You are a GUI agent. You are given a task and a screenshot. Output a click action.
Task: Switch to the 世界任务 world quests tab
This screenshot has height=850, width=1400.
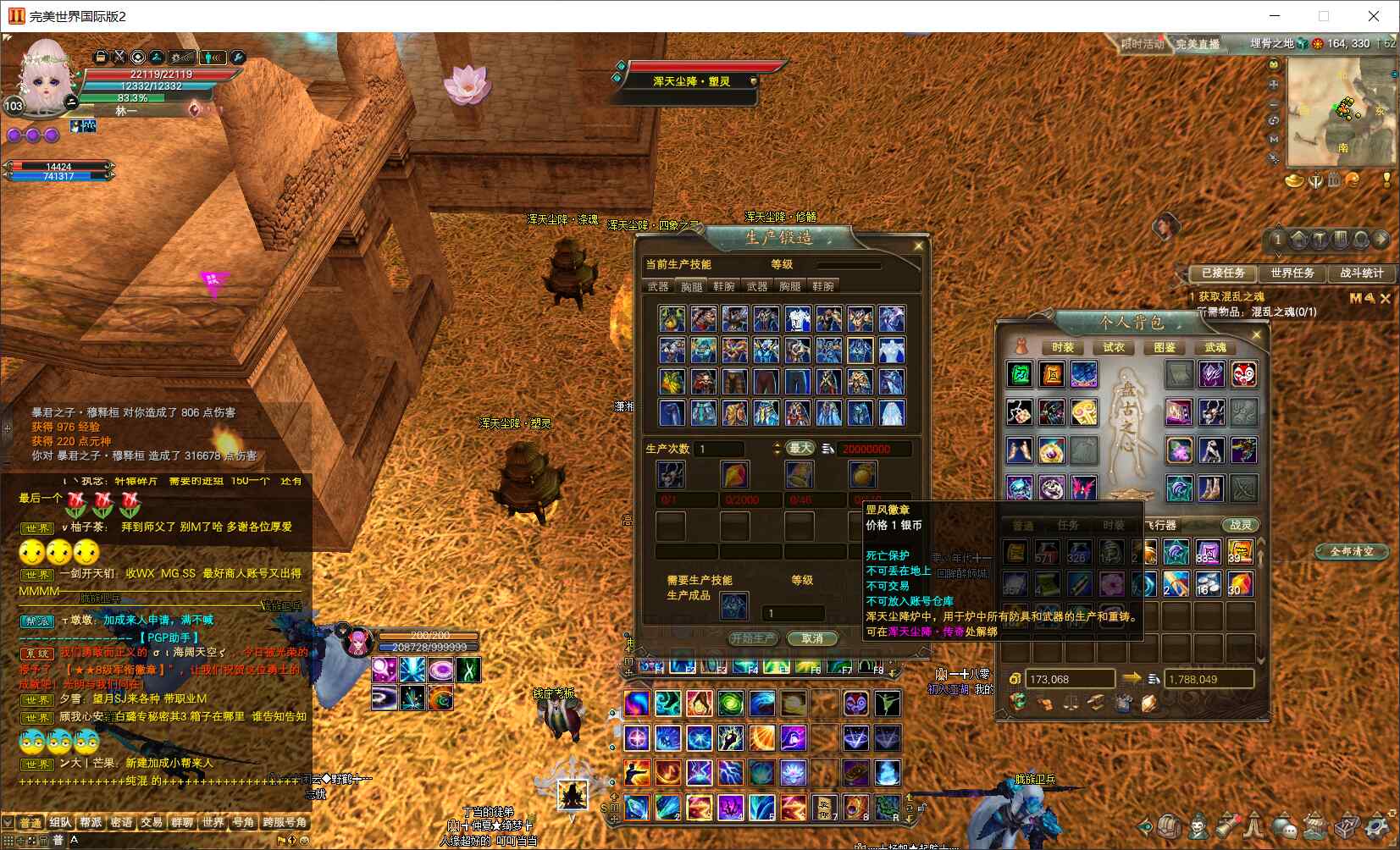tap(1292, 273)
